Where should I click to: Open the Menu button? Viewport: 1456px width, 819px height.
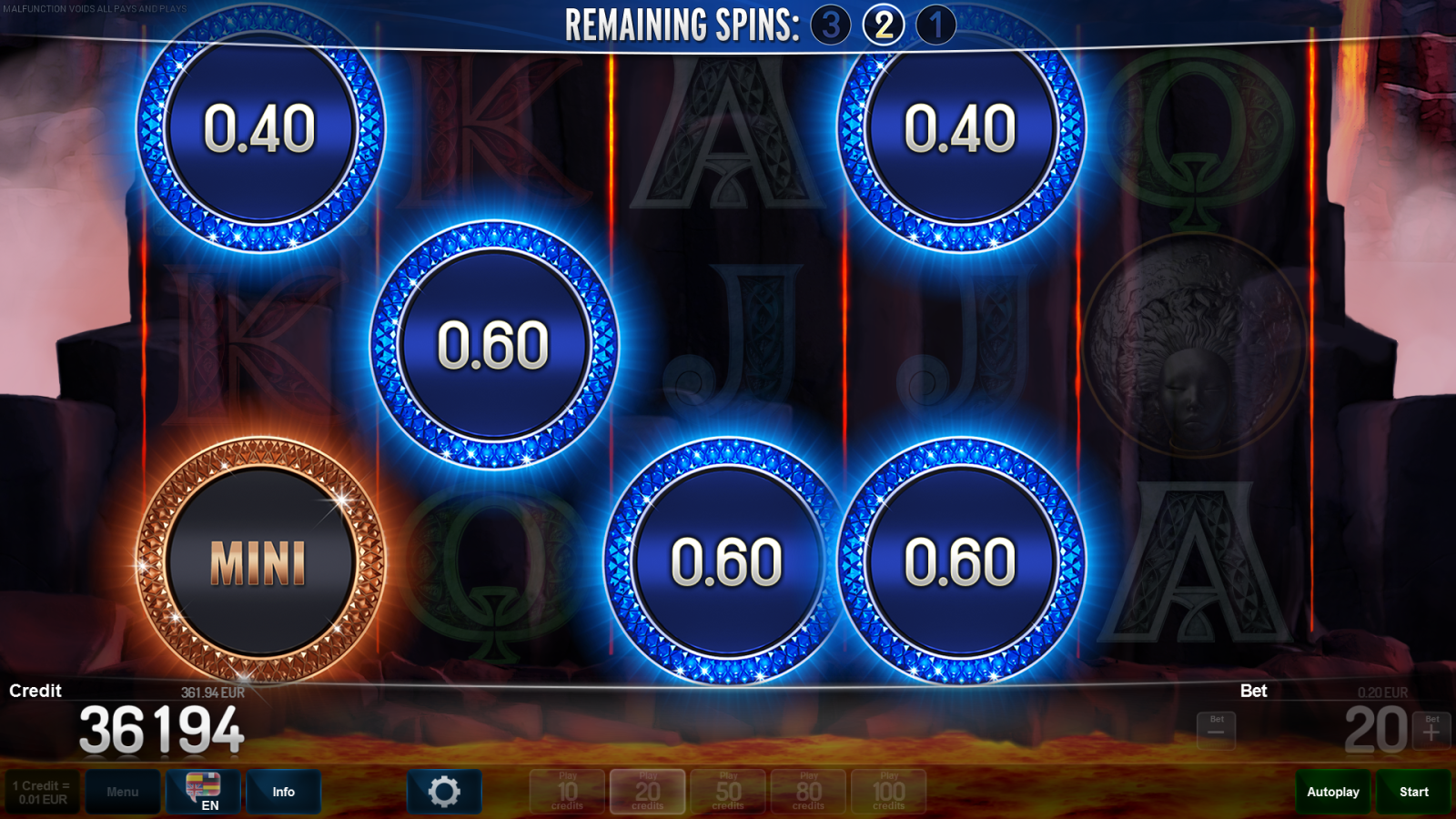123,792
